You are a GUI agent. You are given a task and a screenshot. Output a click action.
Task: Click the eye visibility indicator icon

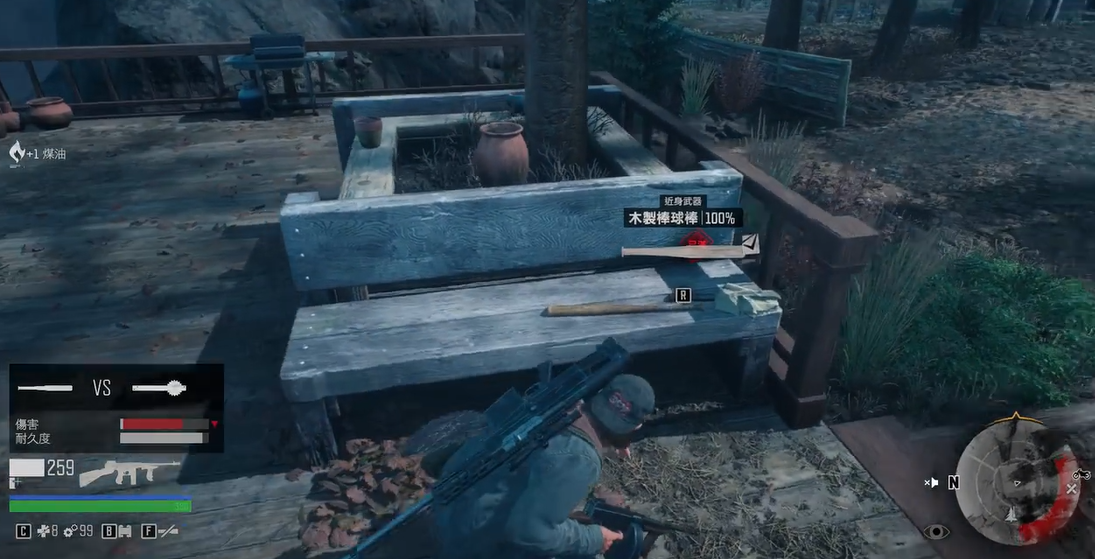tap(936, 531)
